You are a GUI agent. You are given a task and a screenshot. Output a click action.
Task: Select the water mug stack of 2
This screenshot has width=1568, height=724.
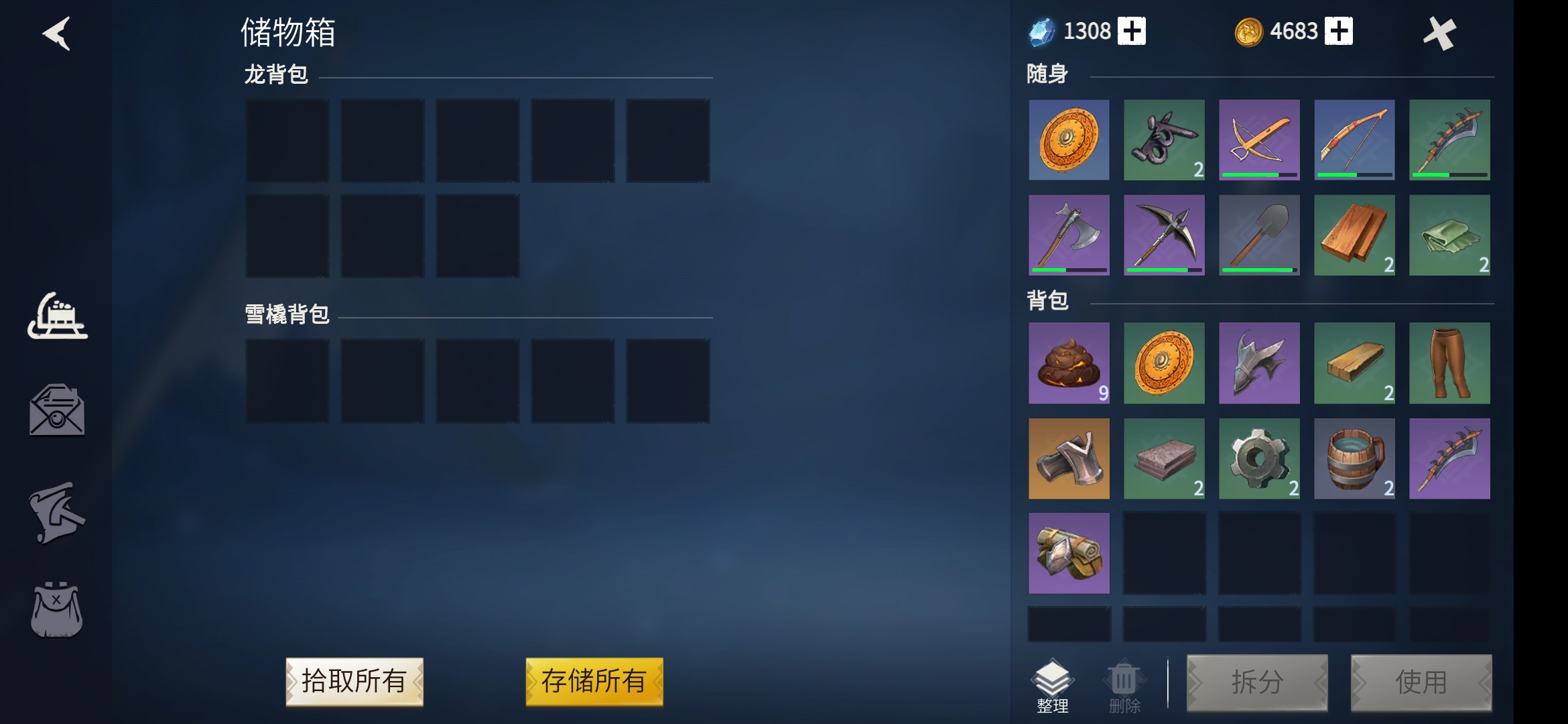pos(1355,459)
